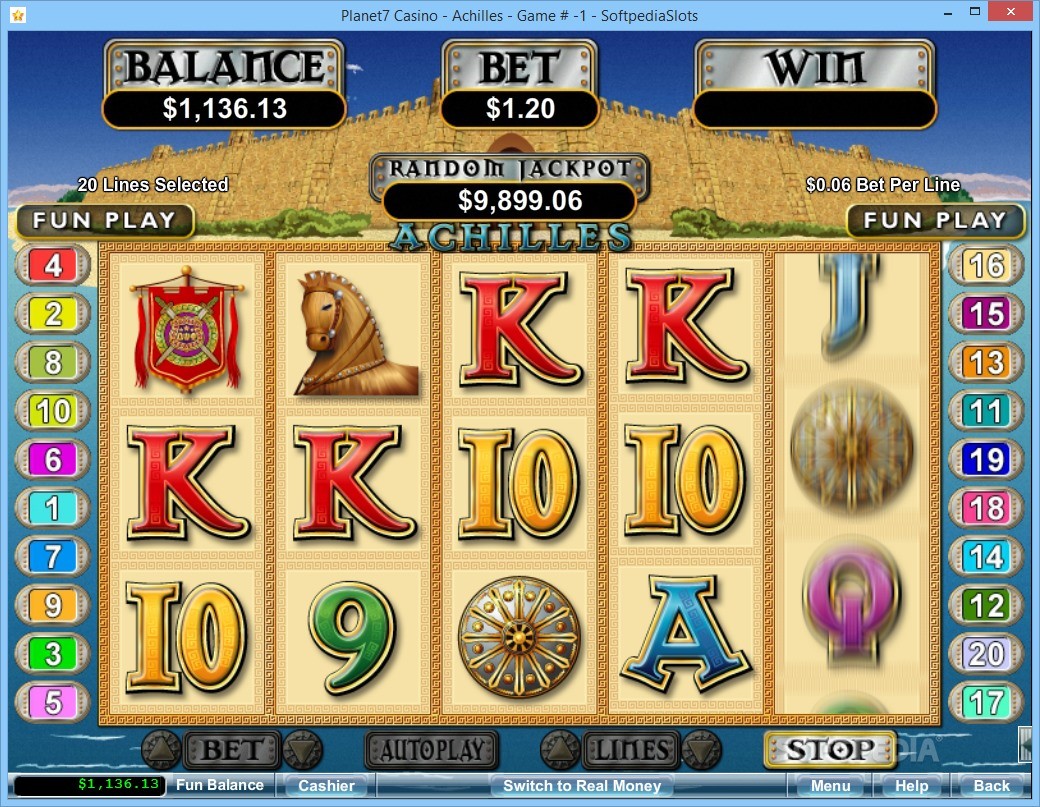Switch to Real Money play
The height and width of the screenshot is (807, 1040).
click(581, 786)
